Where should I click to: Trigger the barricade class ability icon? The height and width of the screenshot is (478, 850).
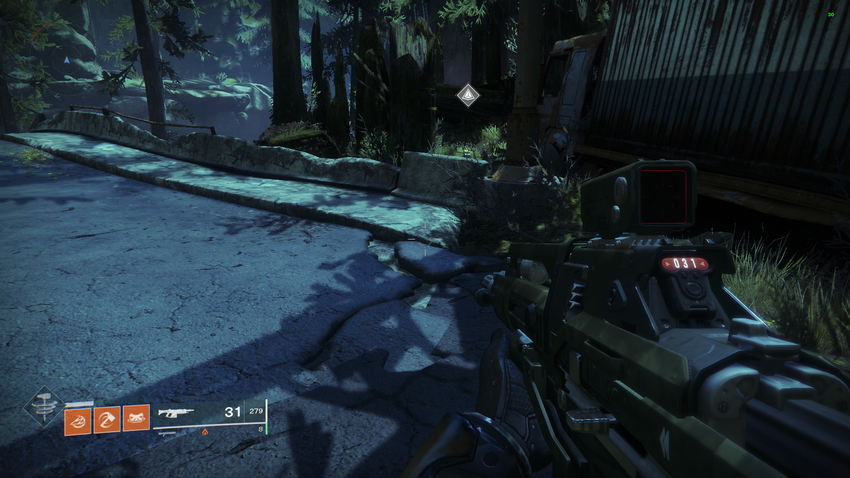click(x=136, y=418)
